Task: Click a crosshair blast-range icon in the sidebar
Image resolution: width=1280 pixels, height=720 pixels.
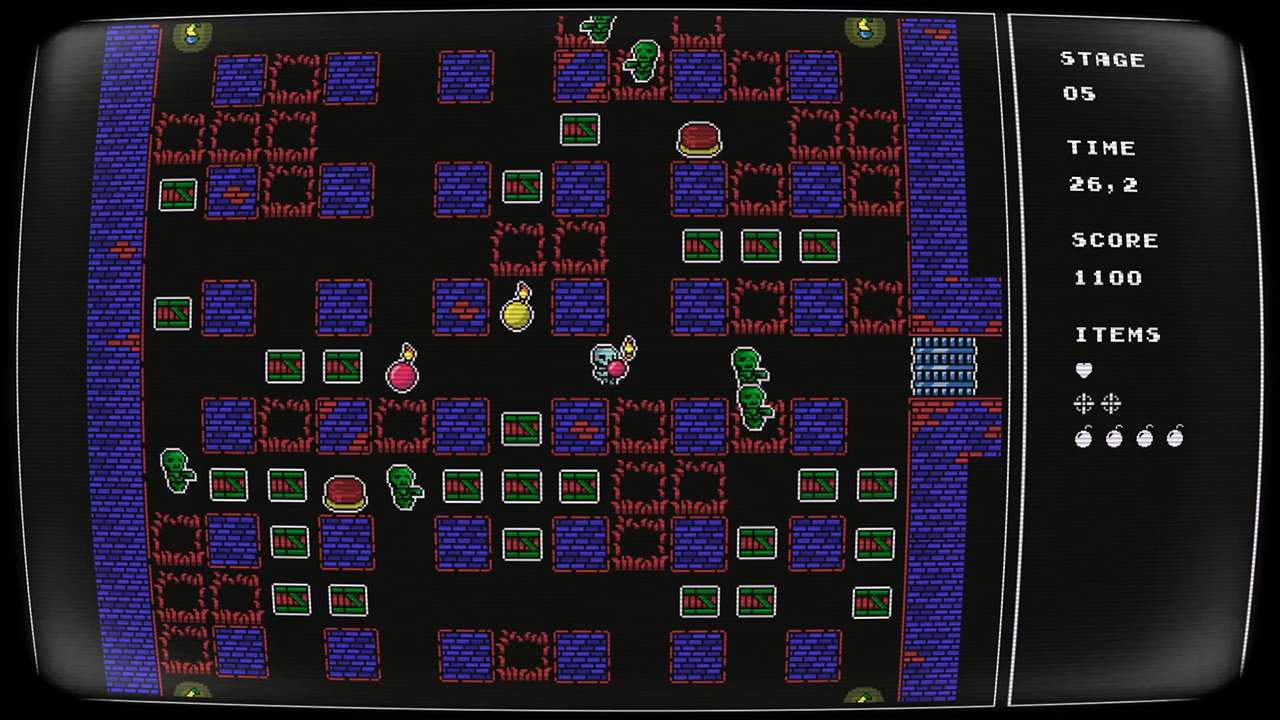Action: [1084, 403]
